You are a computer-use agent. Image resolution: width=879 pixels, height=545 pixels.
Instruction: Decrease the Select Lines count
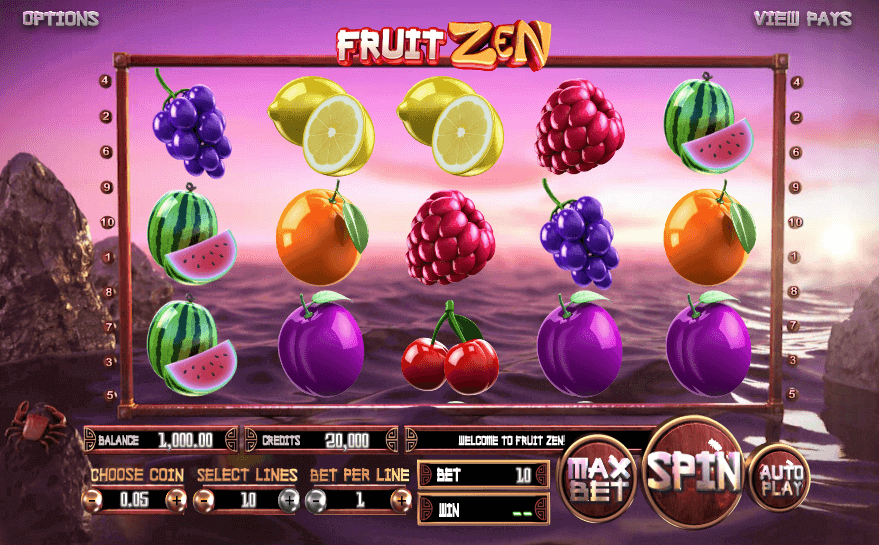point(204,498)
